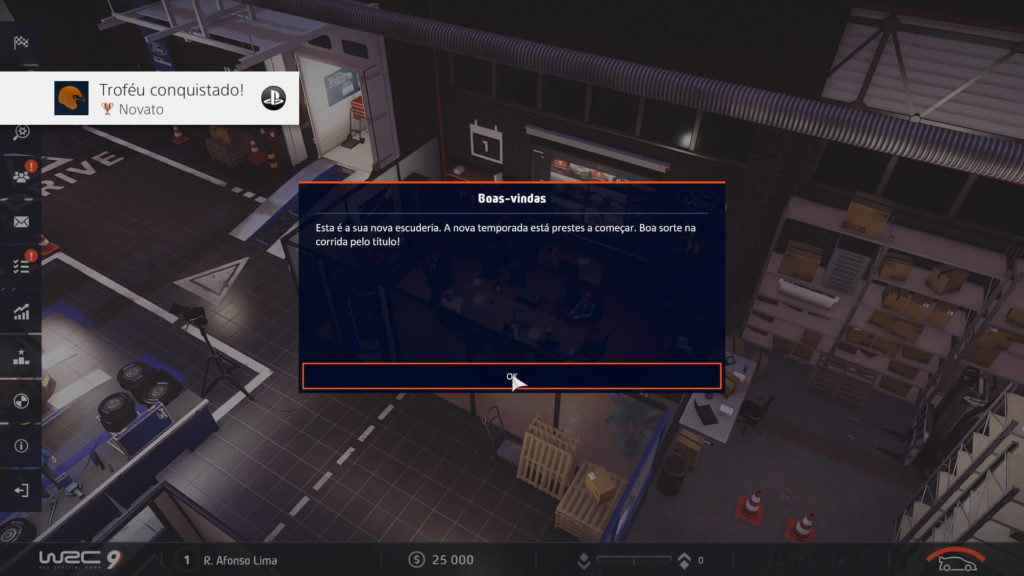View the rising chart statistics
1024x576 pixels.
(21, 312)
